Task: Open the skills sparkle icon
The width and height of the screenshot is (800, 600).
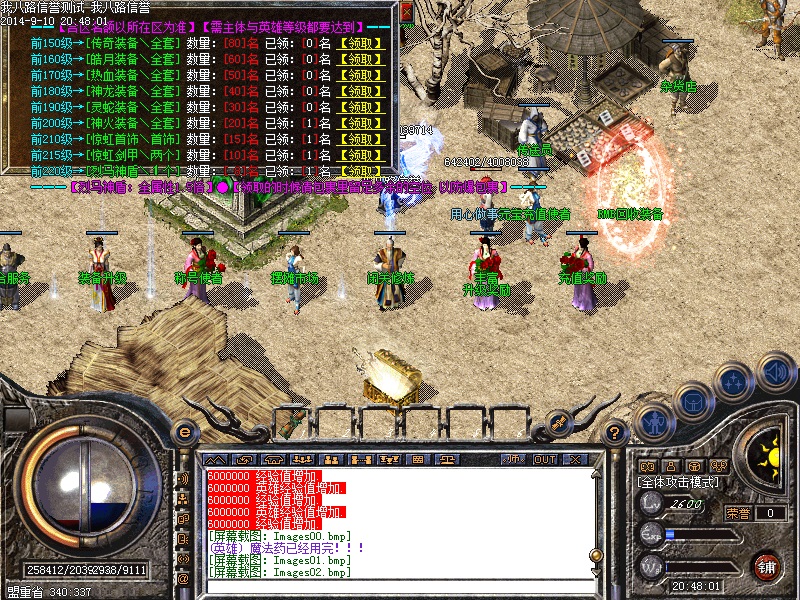Action: point(734,381)
